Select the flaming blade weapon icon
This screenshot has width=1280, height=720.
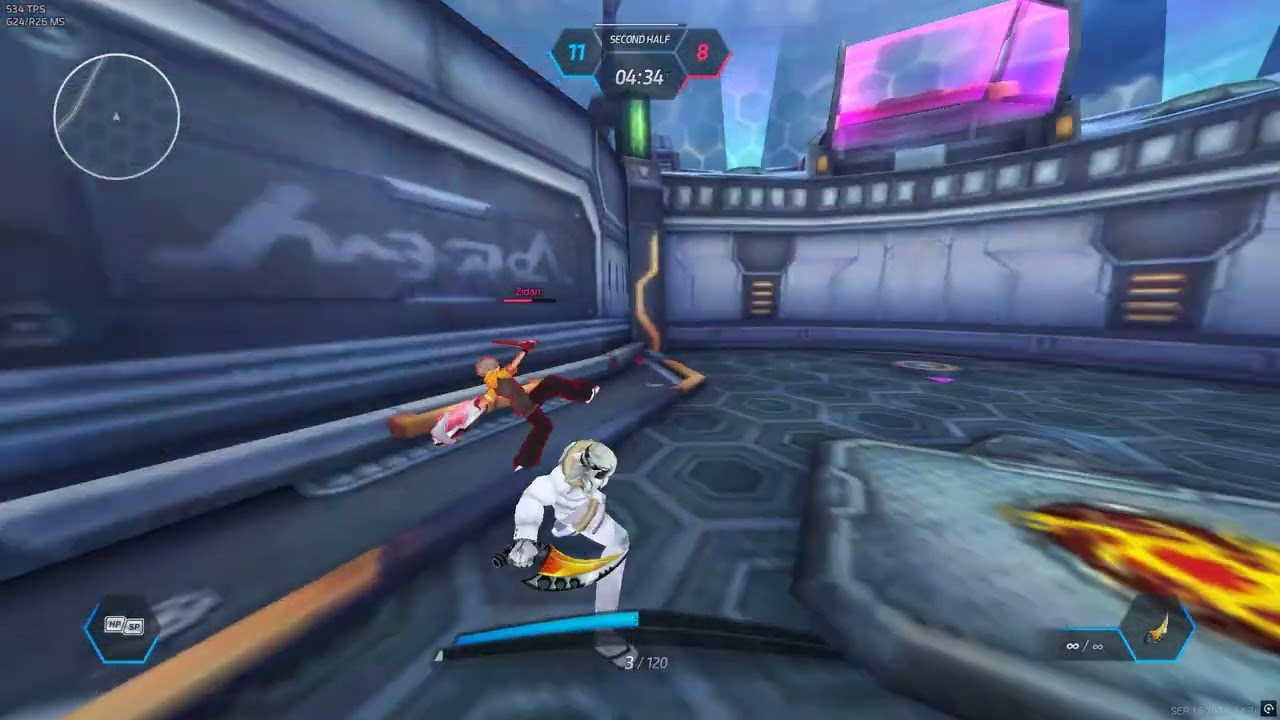coord(1159,630)
